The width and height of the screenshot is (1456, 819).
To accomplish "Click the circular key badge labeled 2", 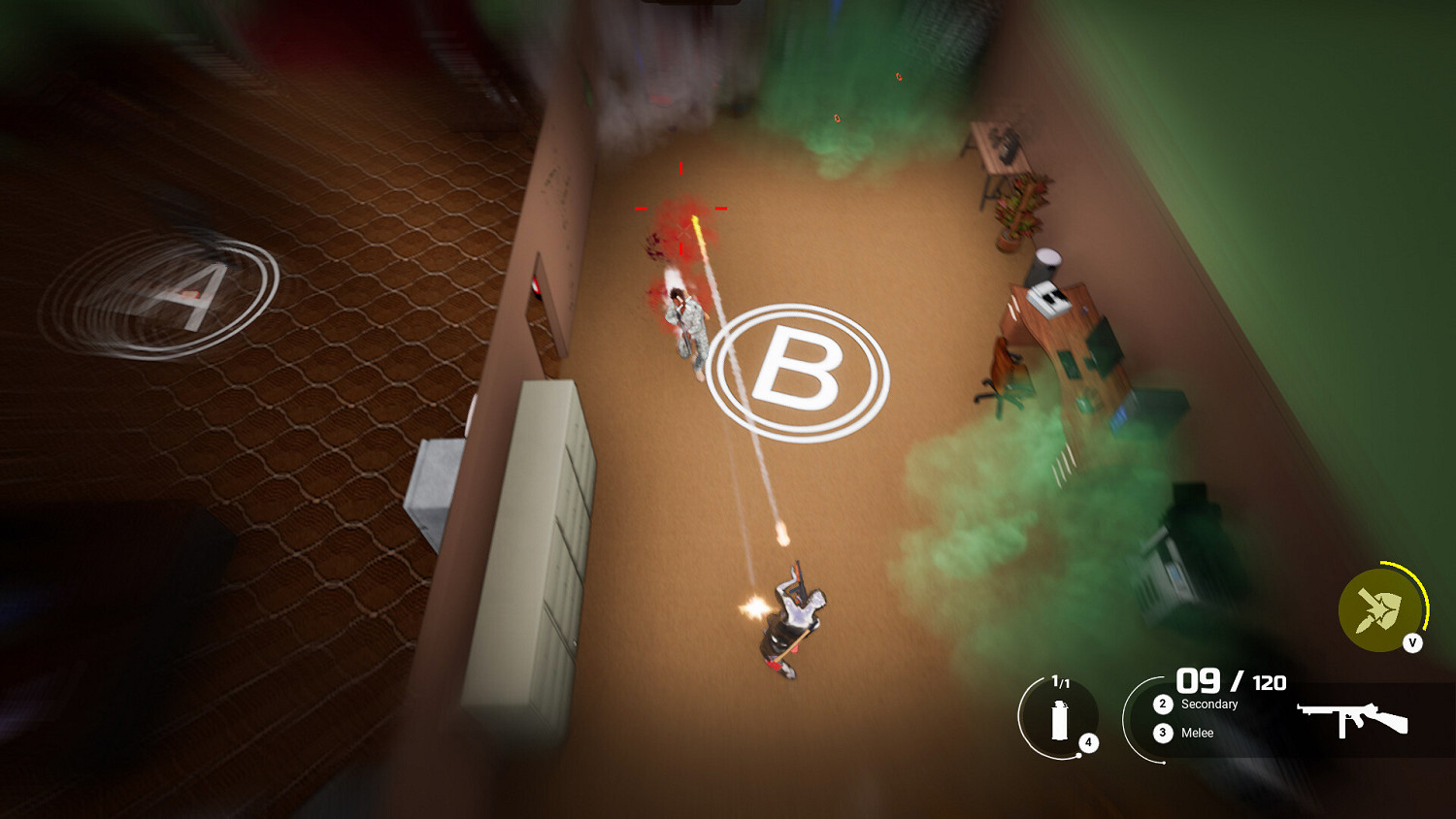I will click(1162, 704).
